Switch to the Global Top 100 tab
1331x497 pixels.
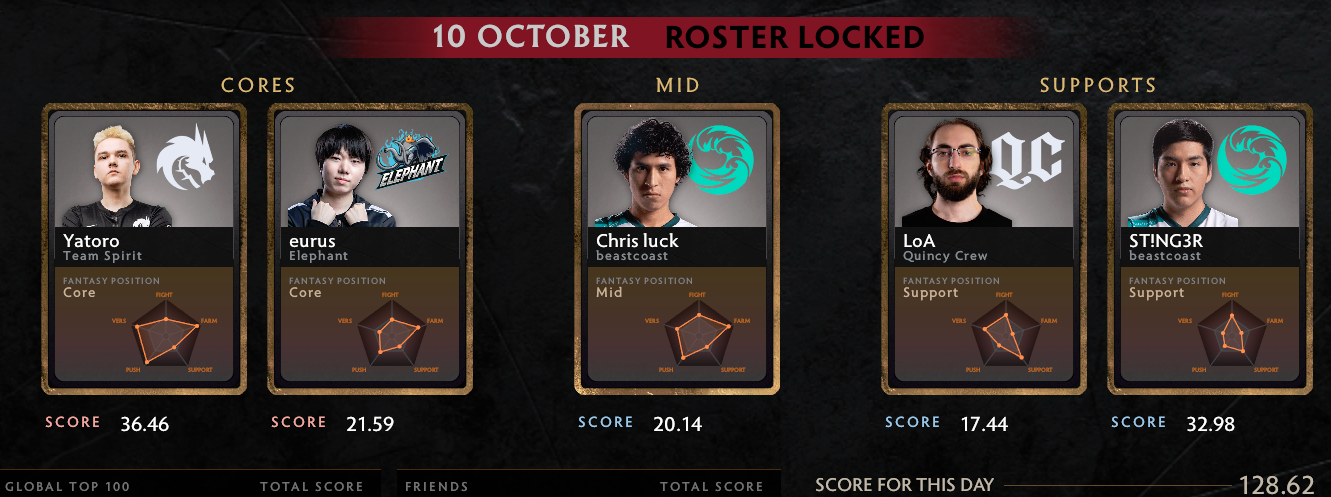tap(68, 487)
